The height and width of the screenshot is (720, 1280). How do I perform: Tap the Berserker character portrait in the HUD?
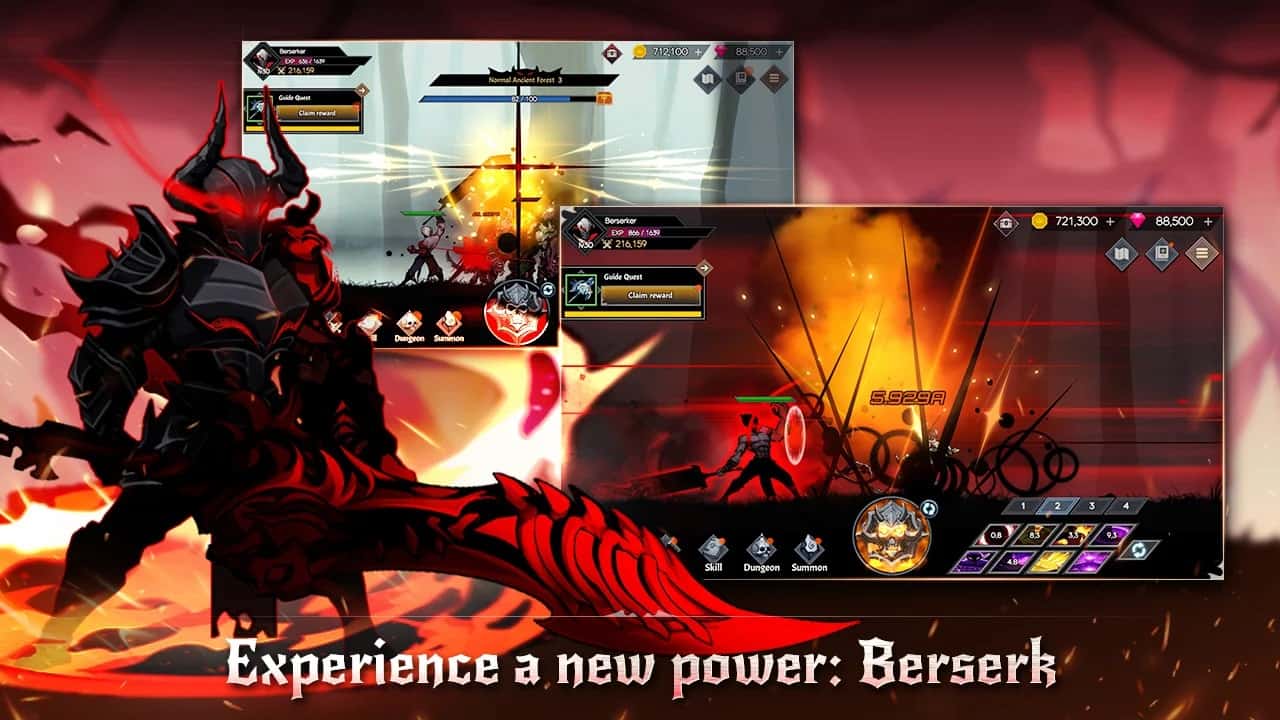(585, 232)
